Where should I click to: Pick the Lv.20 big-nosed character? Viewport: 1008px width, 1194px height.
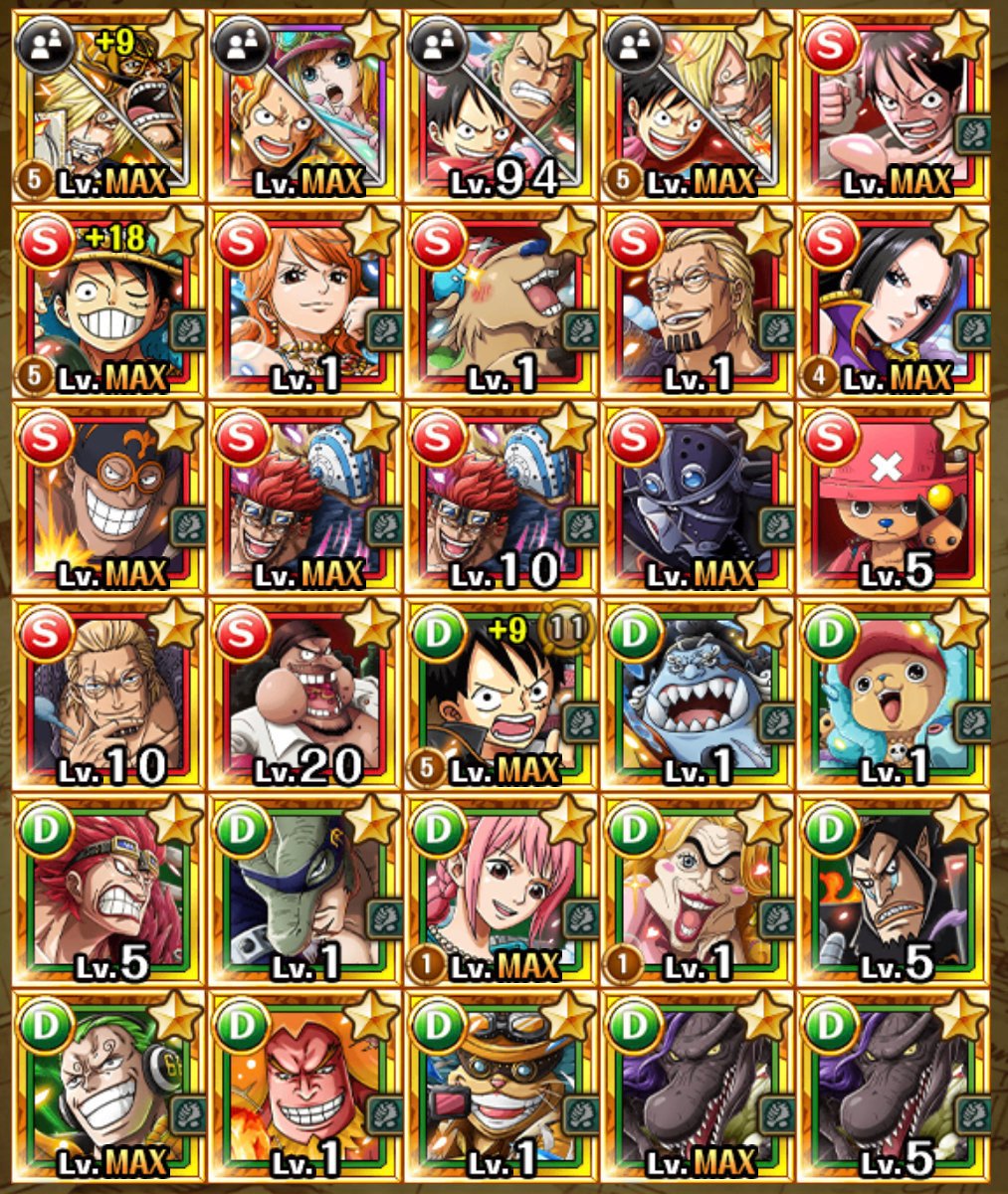point(303,694)
